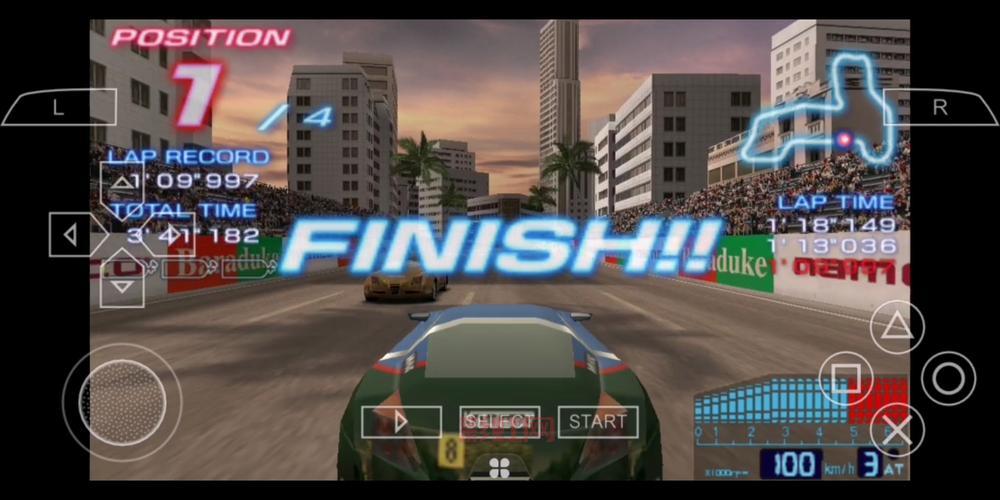
Task: Tap the R shoulder button
Action: pyautogui.click(x=939, y=108)
